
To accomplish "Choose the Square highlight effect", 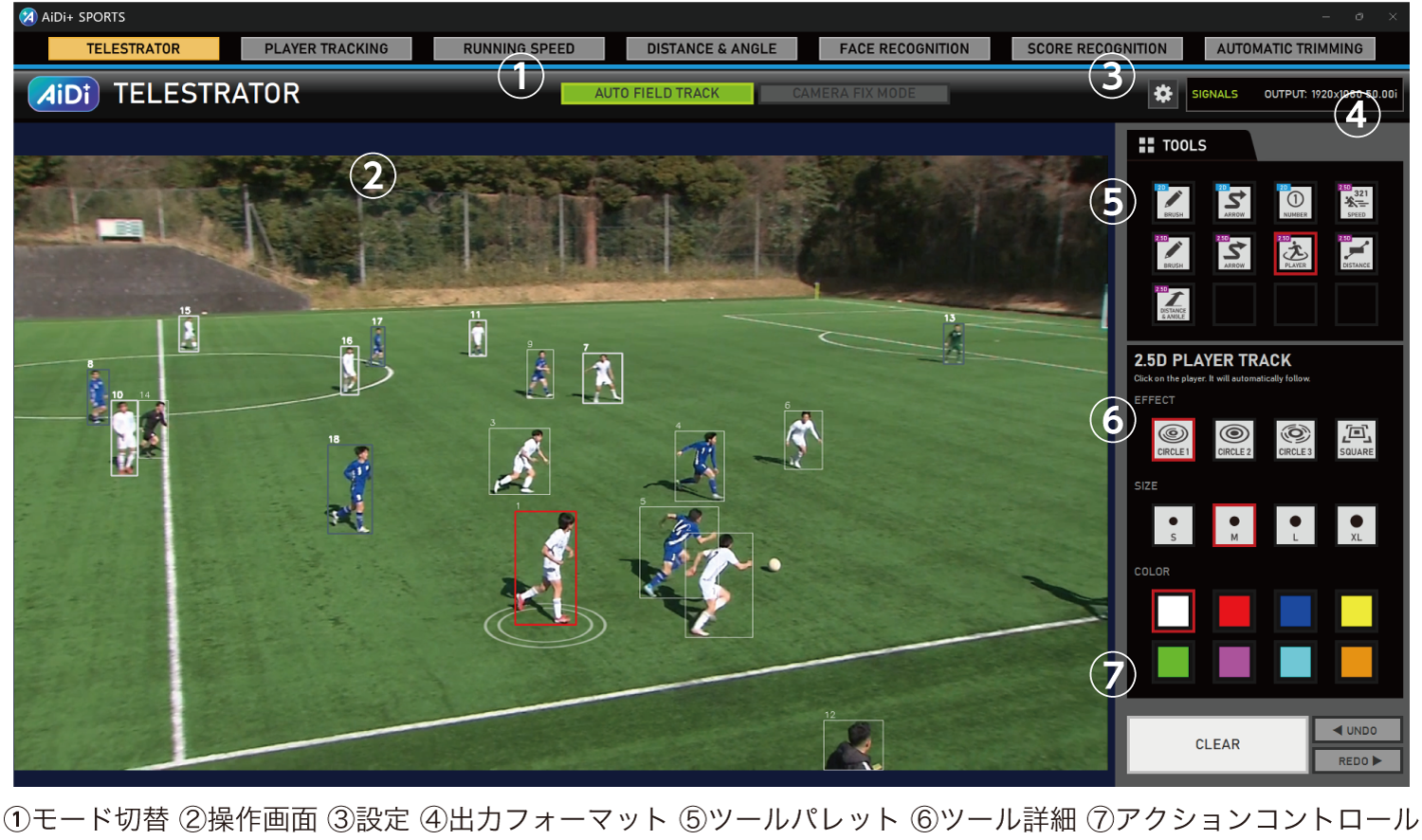I will [1356, 439].
